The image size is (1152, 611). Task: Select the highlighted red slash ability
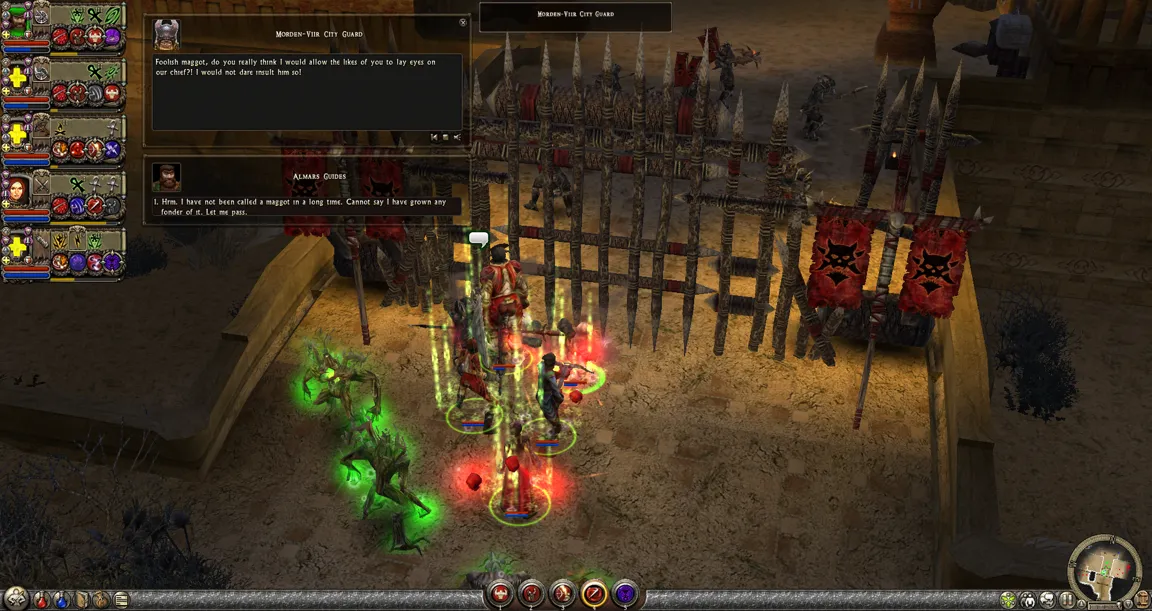click(x=594, y=593)
